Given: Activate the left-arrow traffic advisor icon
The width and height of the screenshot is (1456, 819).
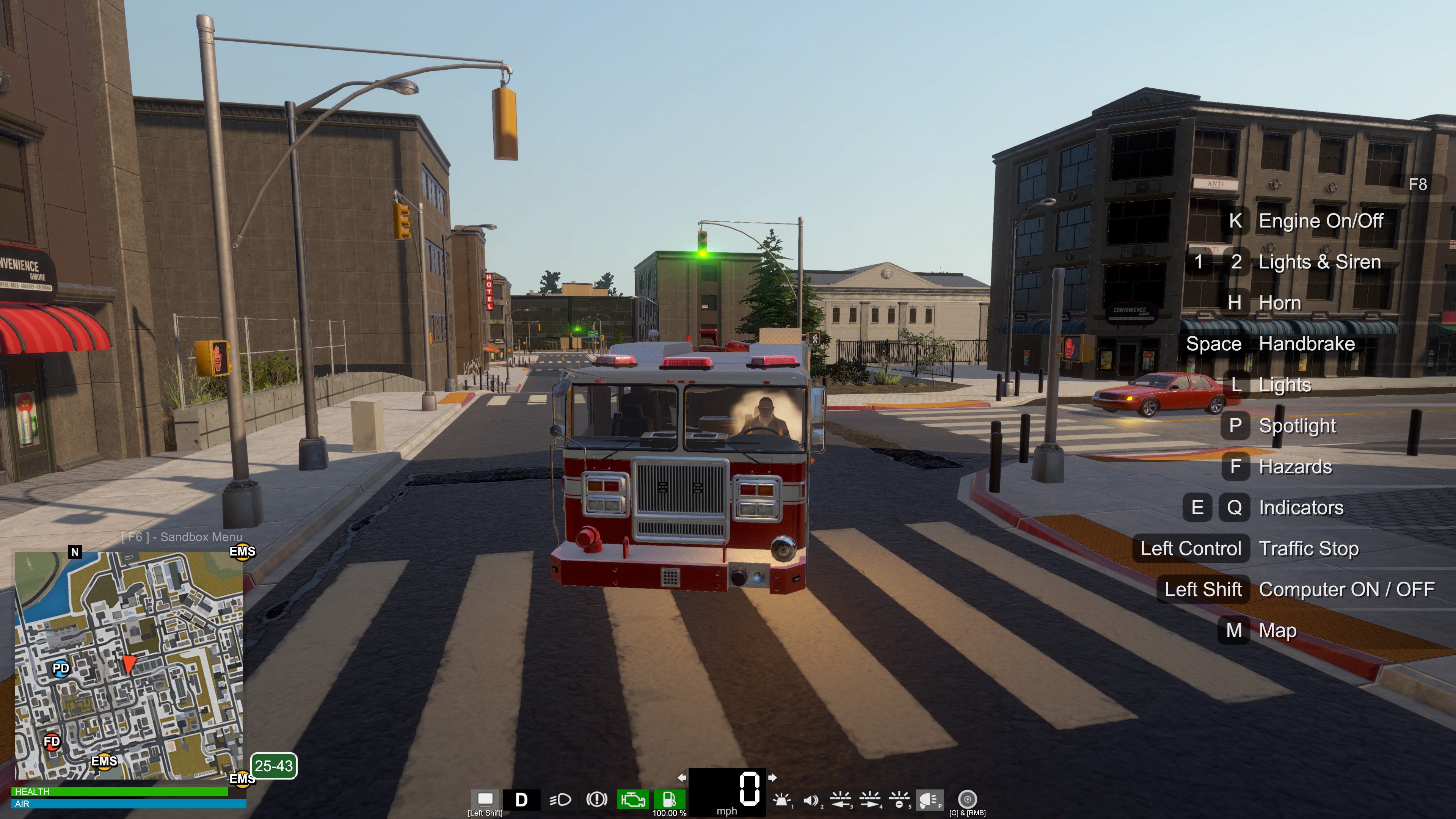Looking at the screenshot, I should pyautogui.click(x=841, y=800).
